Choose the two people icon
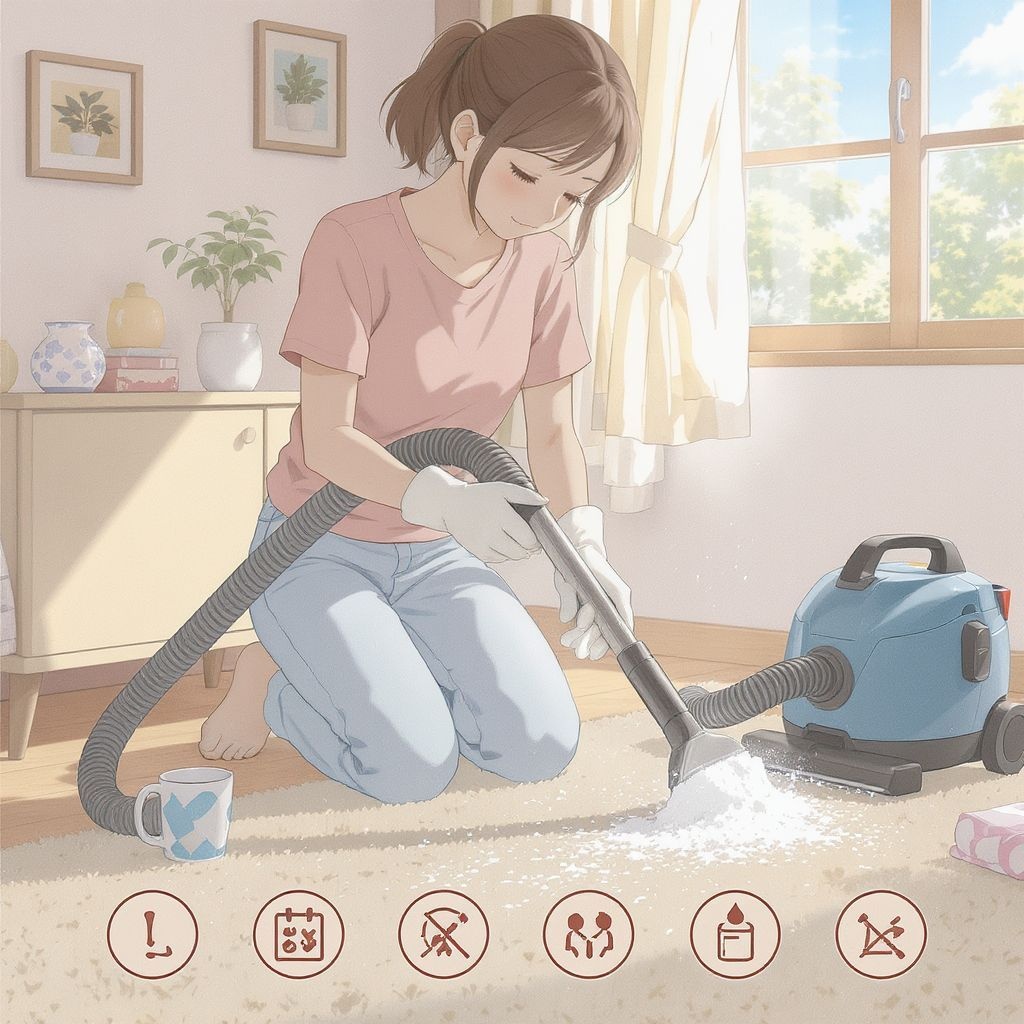 point(588,934)
